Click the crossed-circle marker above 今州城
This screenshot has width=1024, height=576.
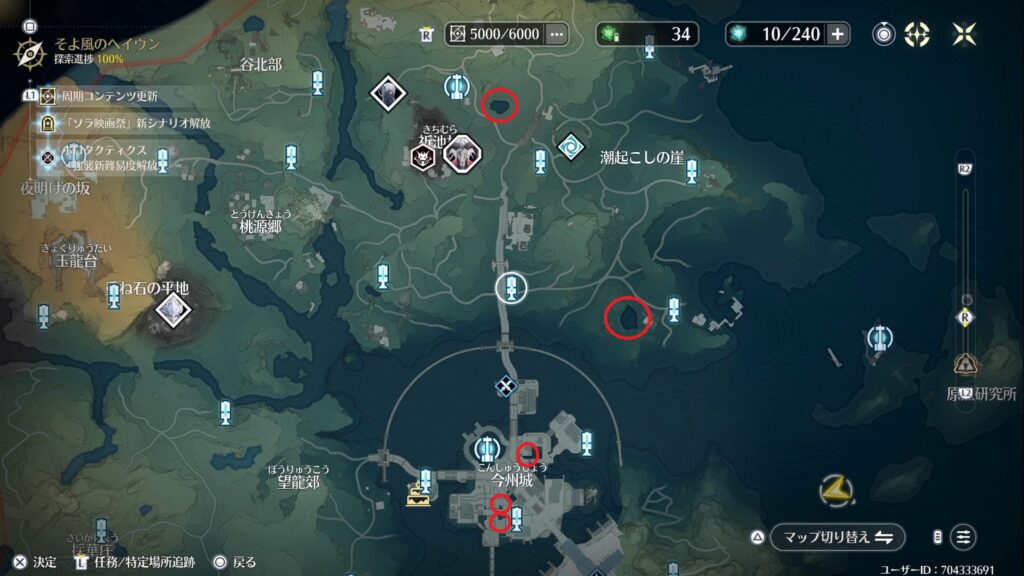coord(506,385)
